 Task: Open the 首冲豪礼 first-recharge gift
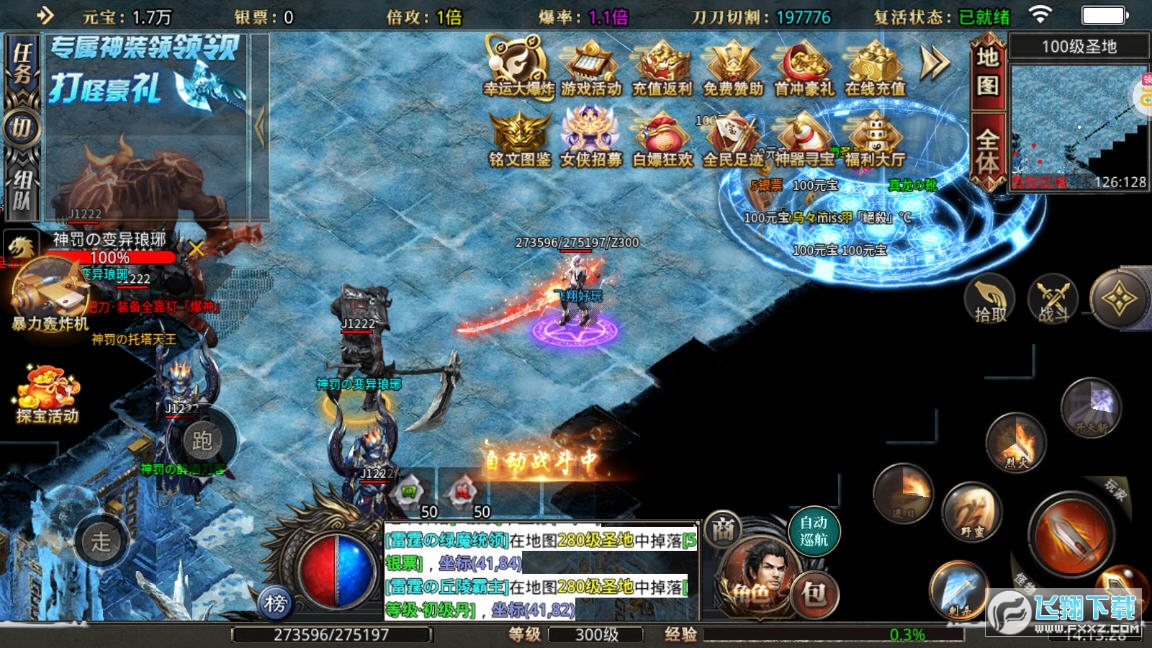pos(804,66)
